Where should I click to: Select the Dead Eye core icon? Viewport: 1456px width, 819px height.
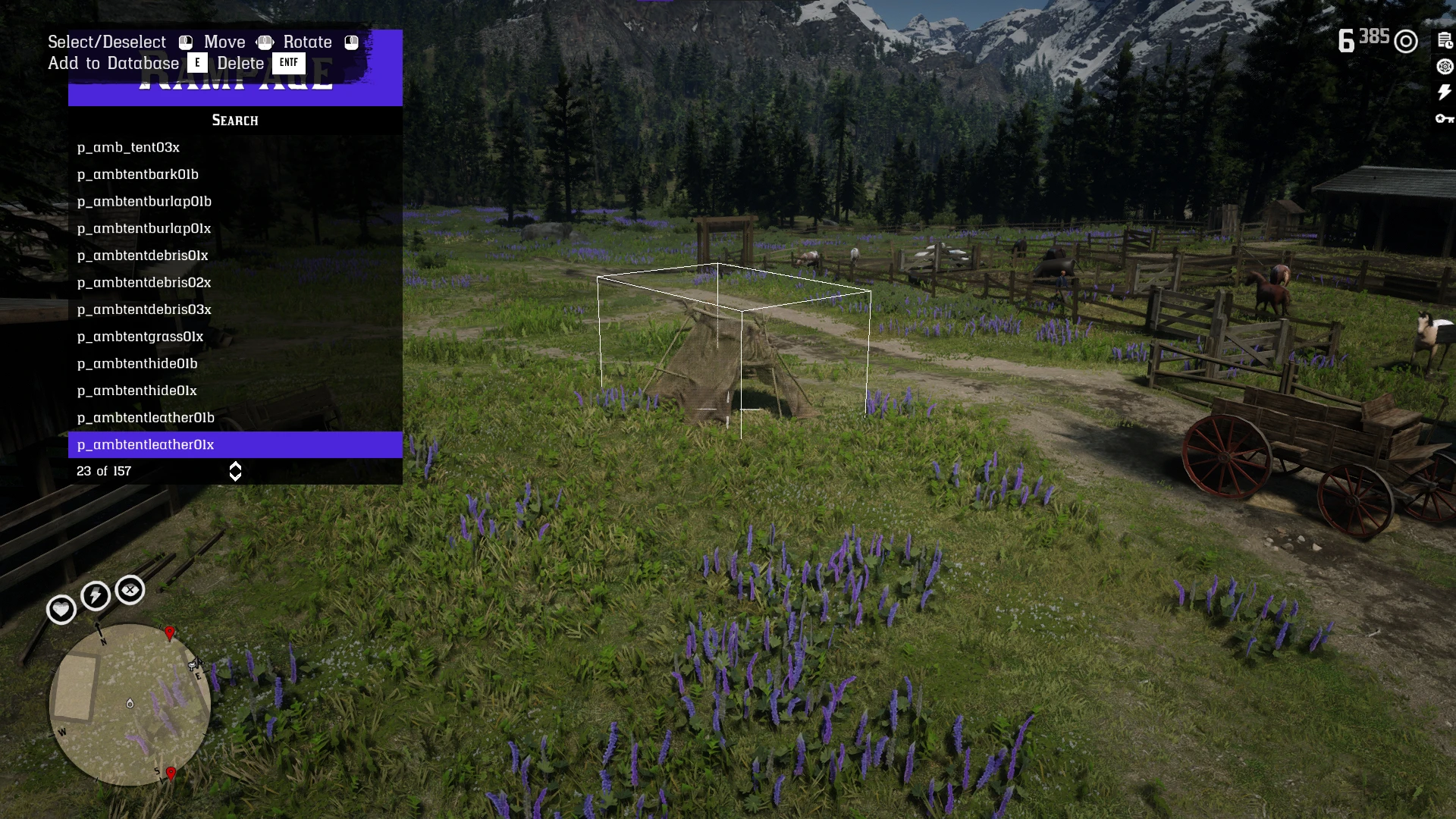click(130, 590)
